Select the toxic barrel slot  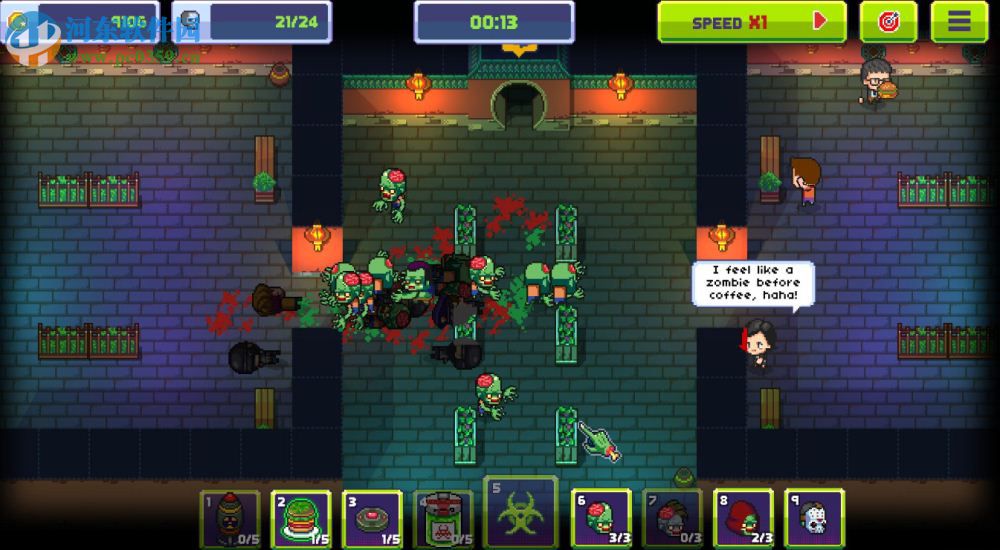pyautogui.click(x=443, y=518)
